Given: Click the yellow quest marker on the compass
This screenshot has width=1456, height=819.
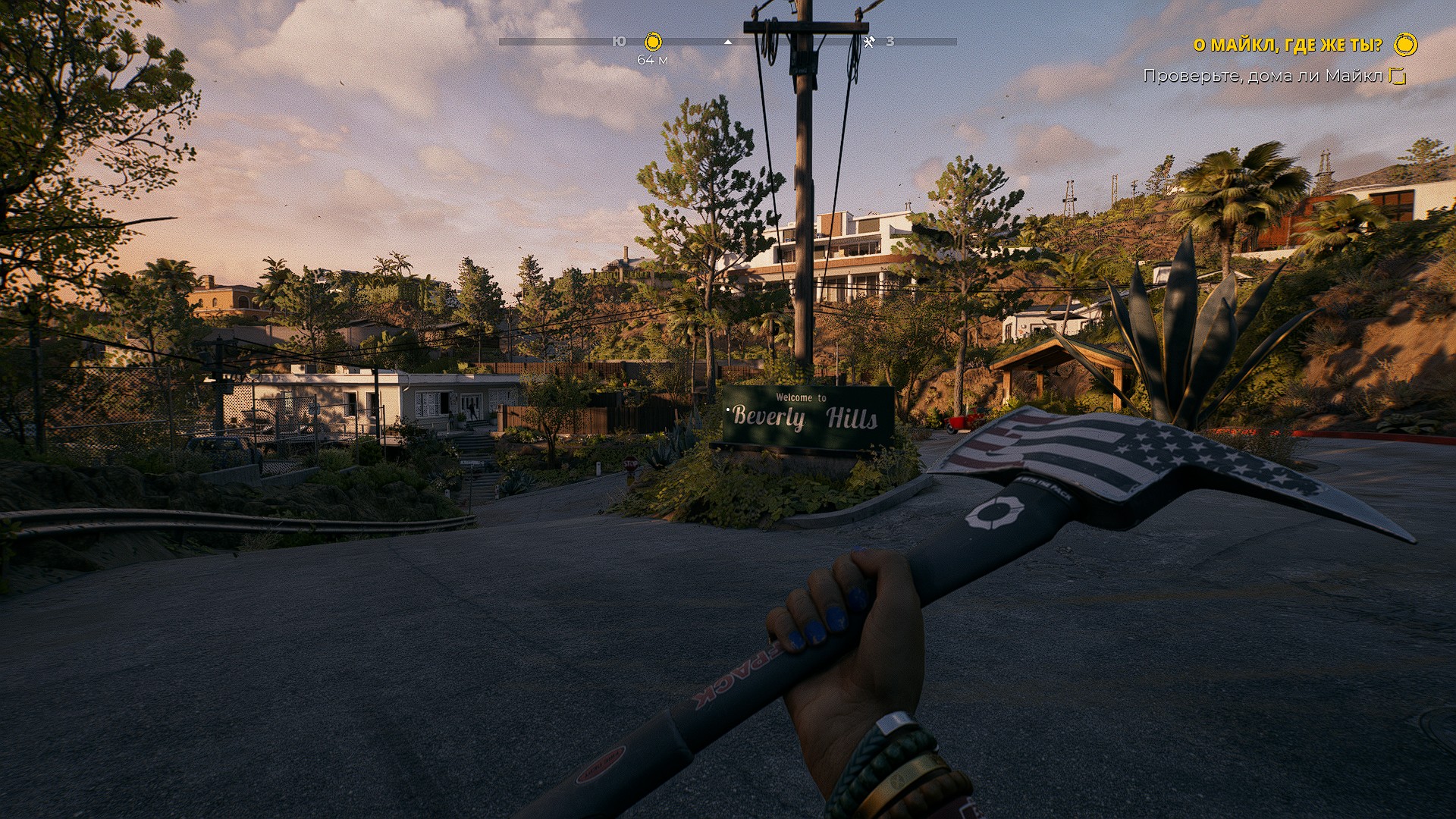Looking at the screenshot, I should tap(653, 41).
